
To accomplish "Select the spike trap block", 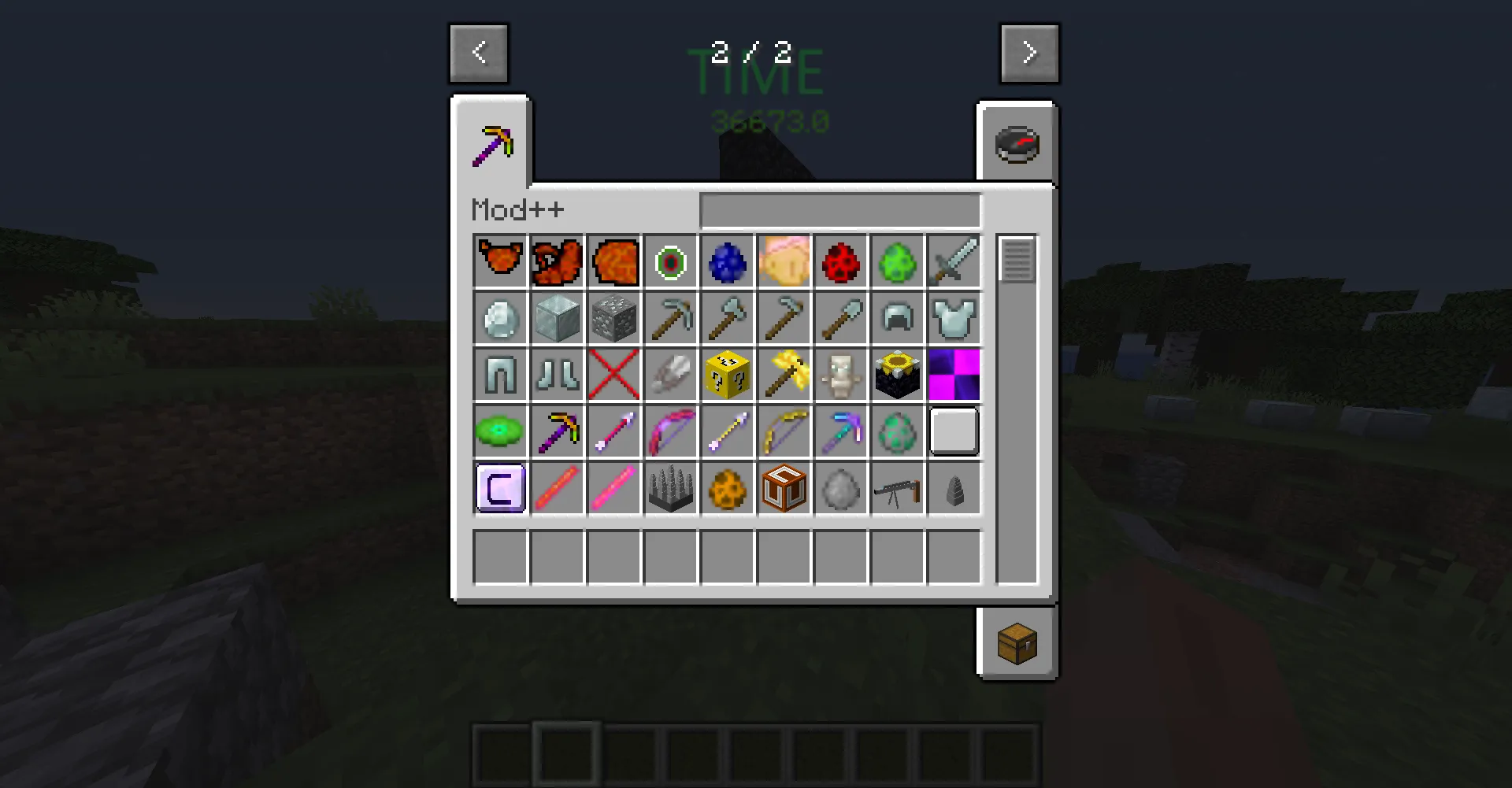I will (670, 487).
